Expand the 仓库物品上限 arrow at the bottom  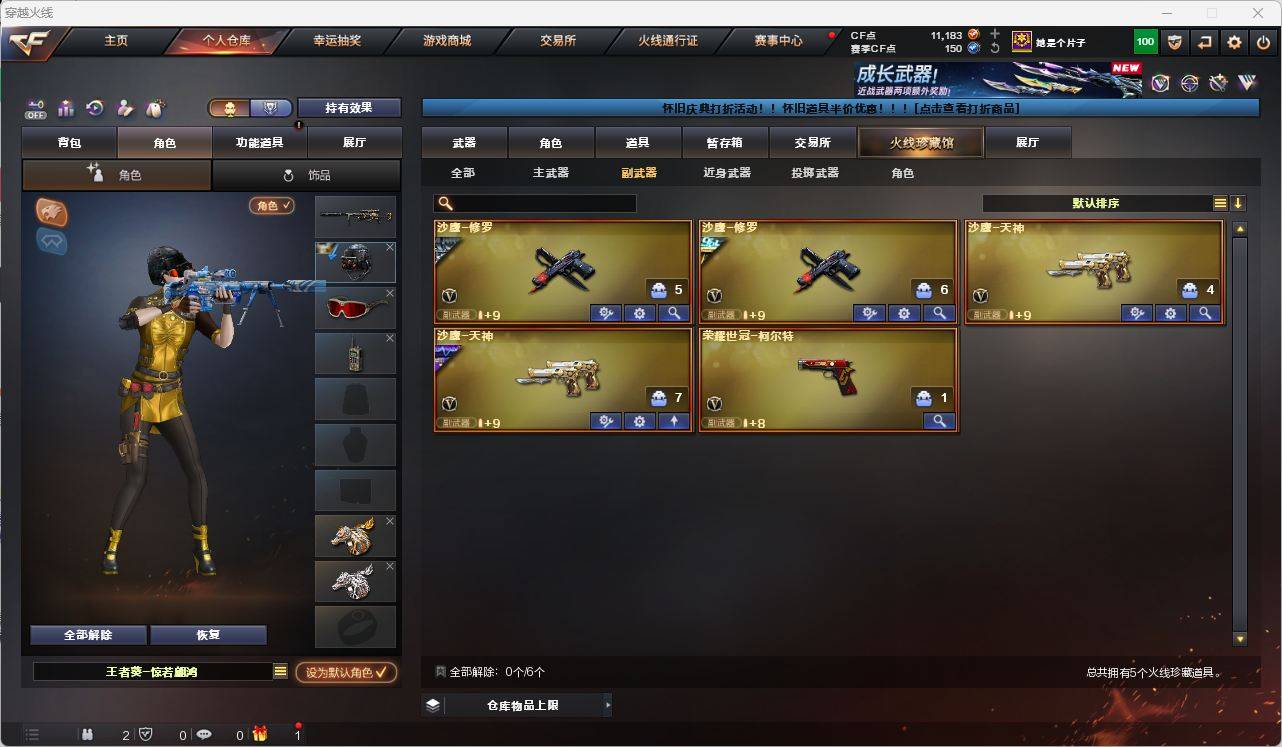607,705
